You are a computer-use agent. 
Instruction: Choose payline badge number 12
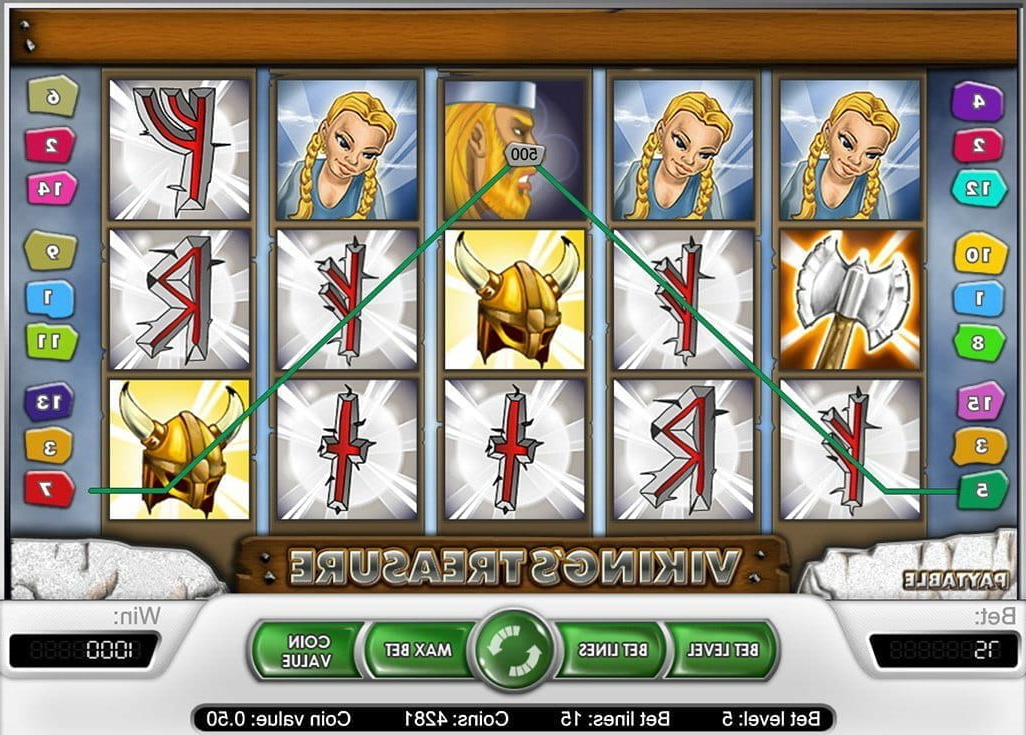pyautogui.click(x=977, y=187)
